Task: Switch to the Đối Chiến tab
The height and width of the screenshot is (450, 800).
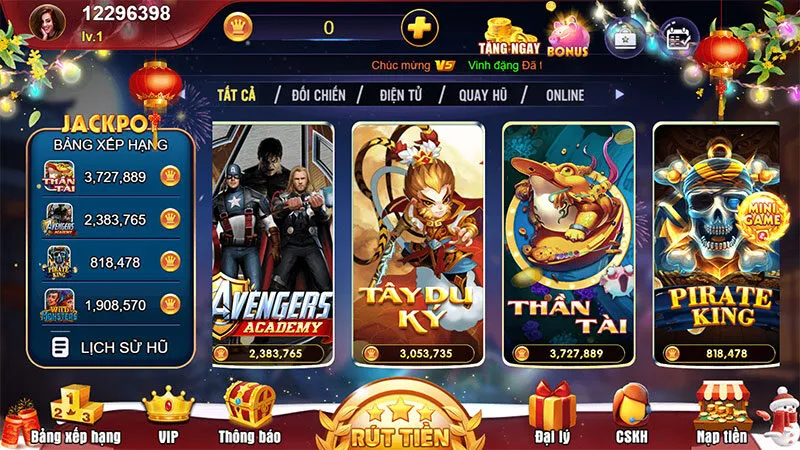Action: coord(318,95)
